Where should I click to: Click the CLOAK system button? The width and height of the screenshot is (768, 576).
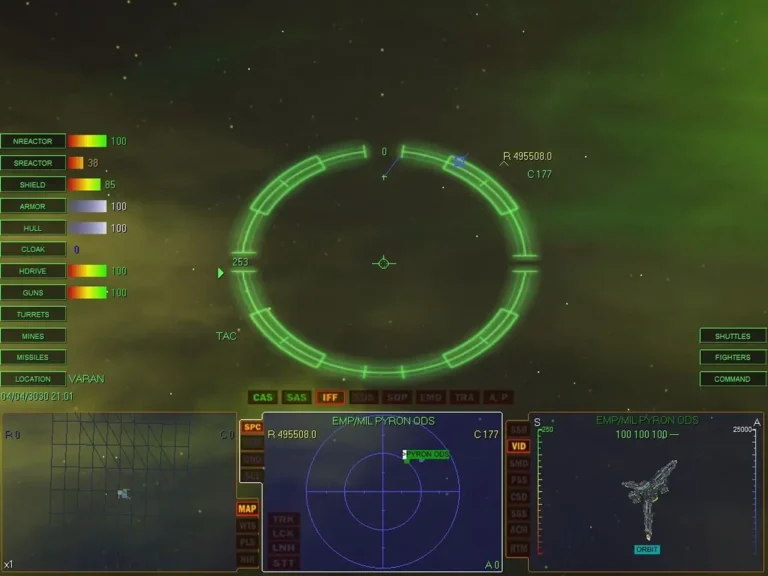tap(33, 249)
